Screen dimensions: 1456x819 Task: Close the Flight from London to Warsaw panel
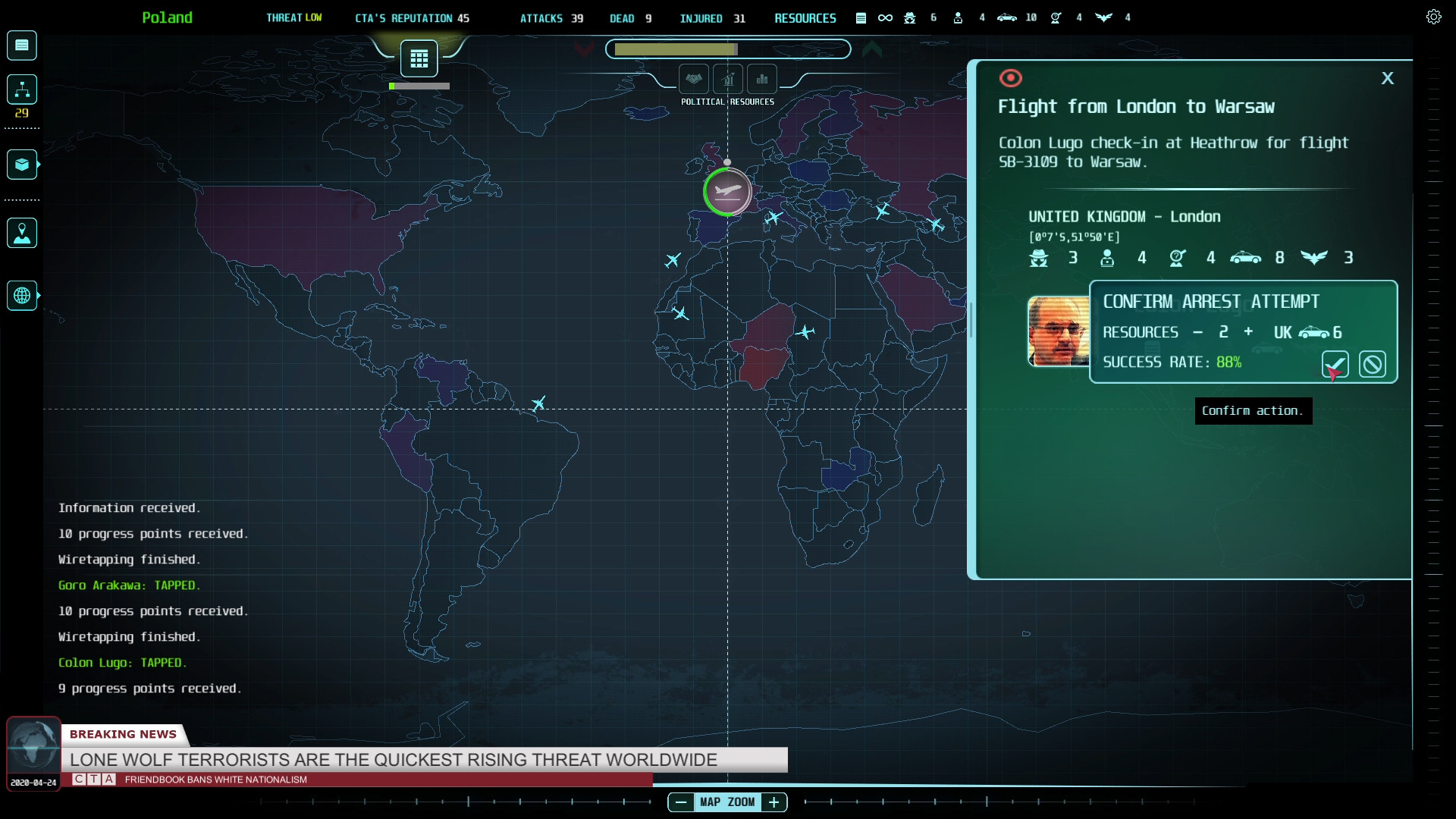(x=1388, y=78)
